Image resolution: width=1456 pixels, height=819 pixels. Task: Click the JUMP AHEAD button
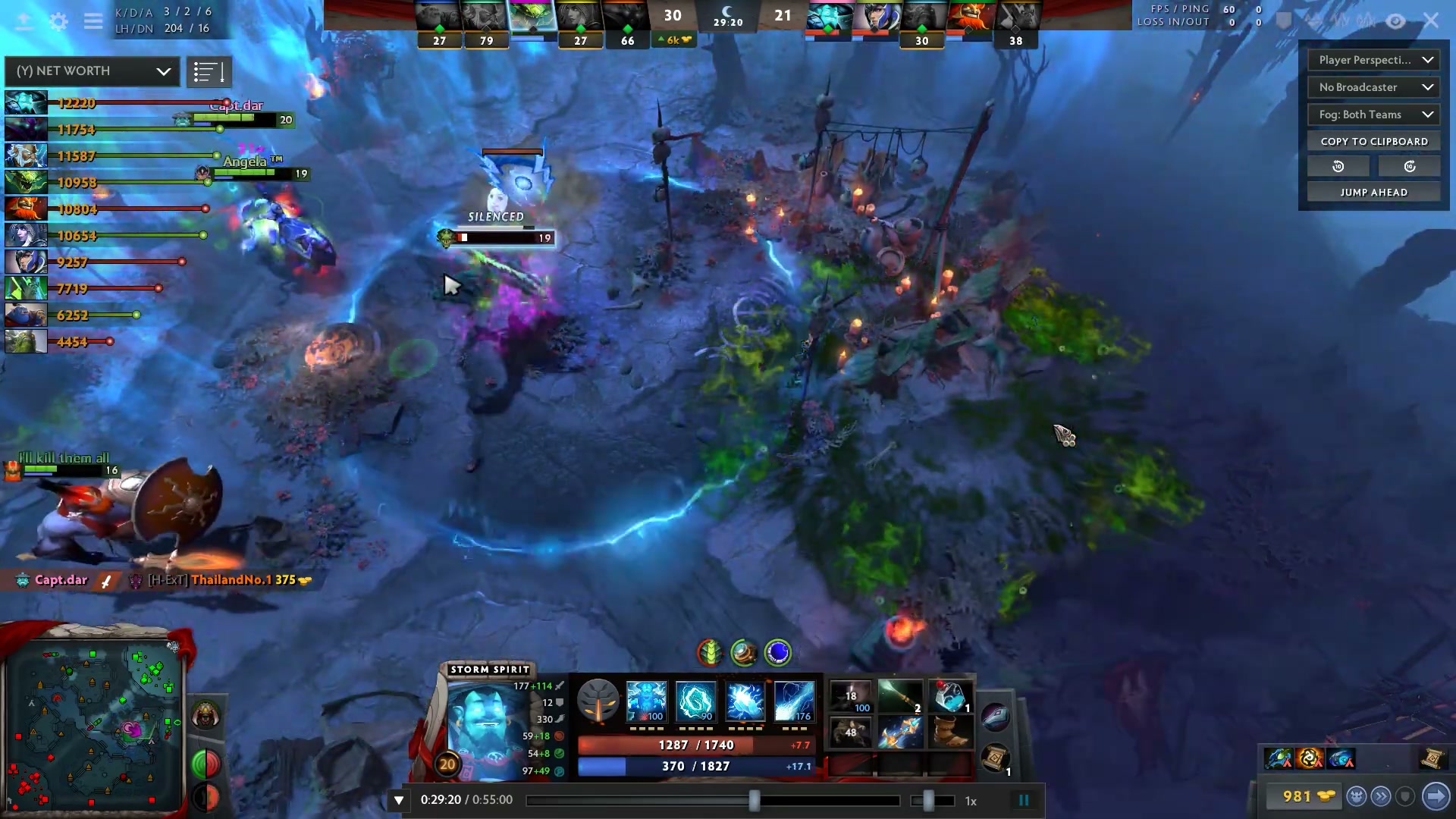[x=1373, y=192]
